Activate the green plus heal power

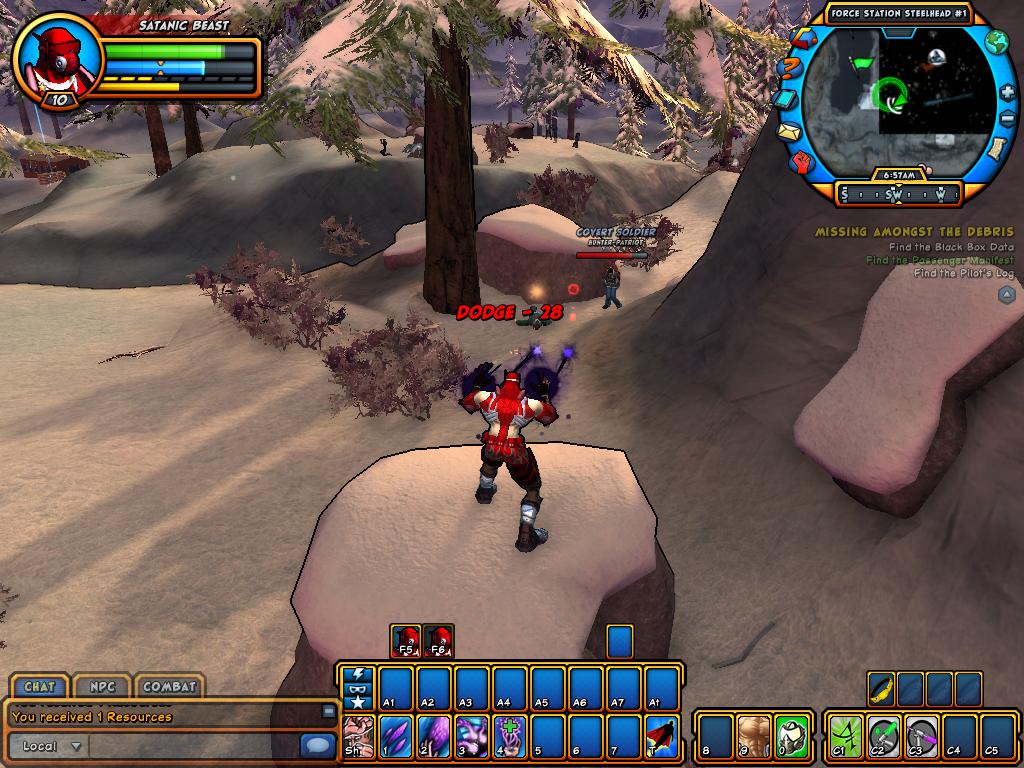pos(510,735)
